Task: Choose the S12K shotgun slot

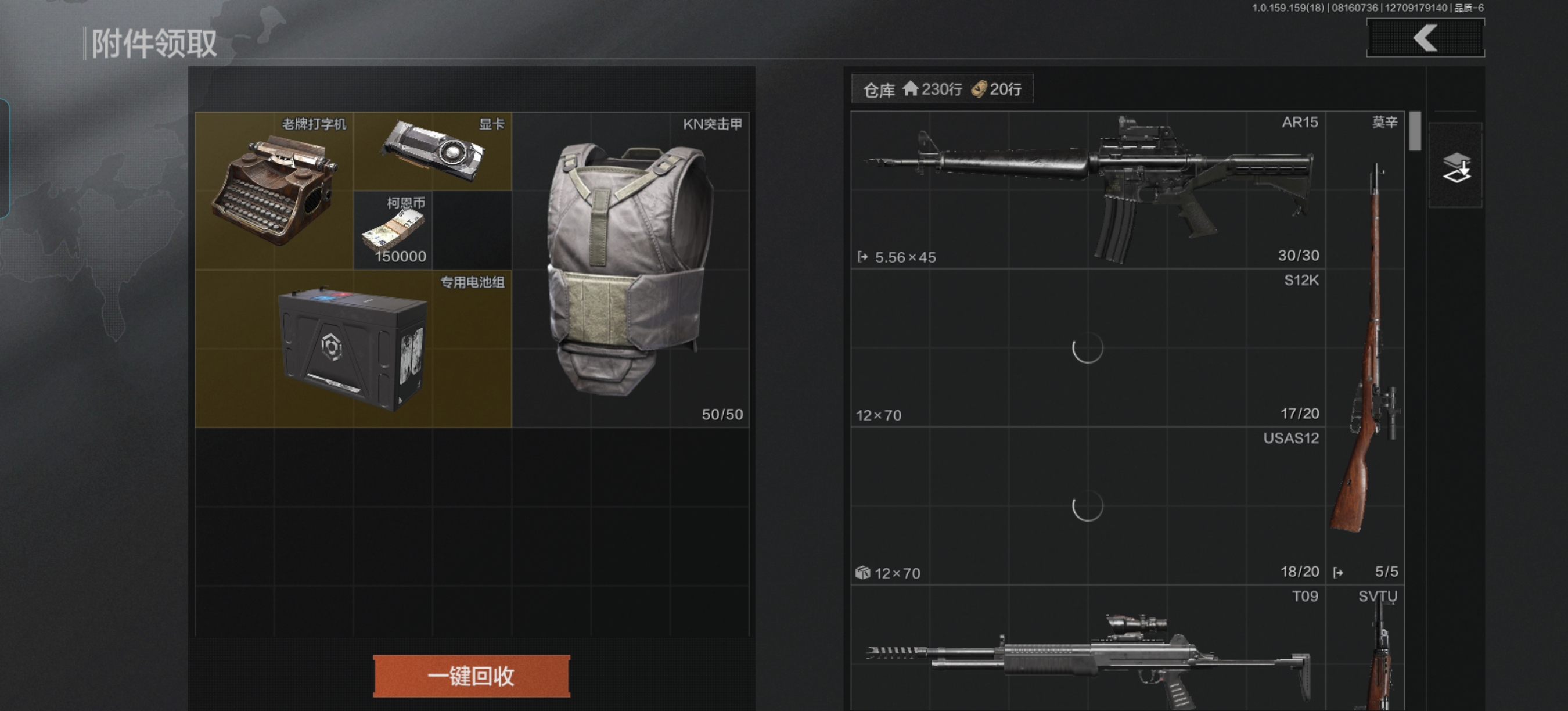Action: [1088, 347]
